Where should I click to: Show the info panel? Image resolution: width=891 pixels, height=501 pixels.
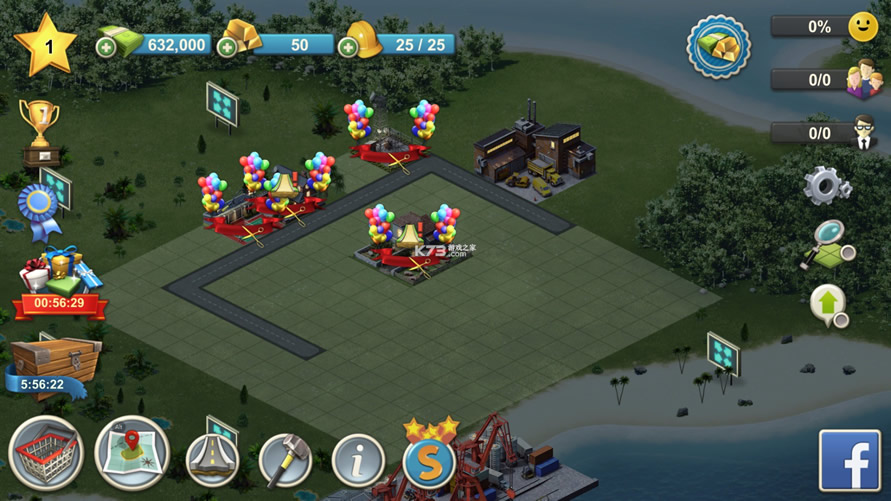(x=358, y=461)
